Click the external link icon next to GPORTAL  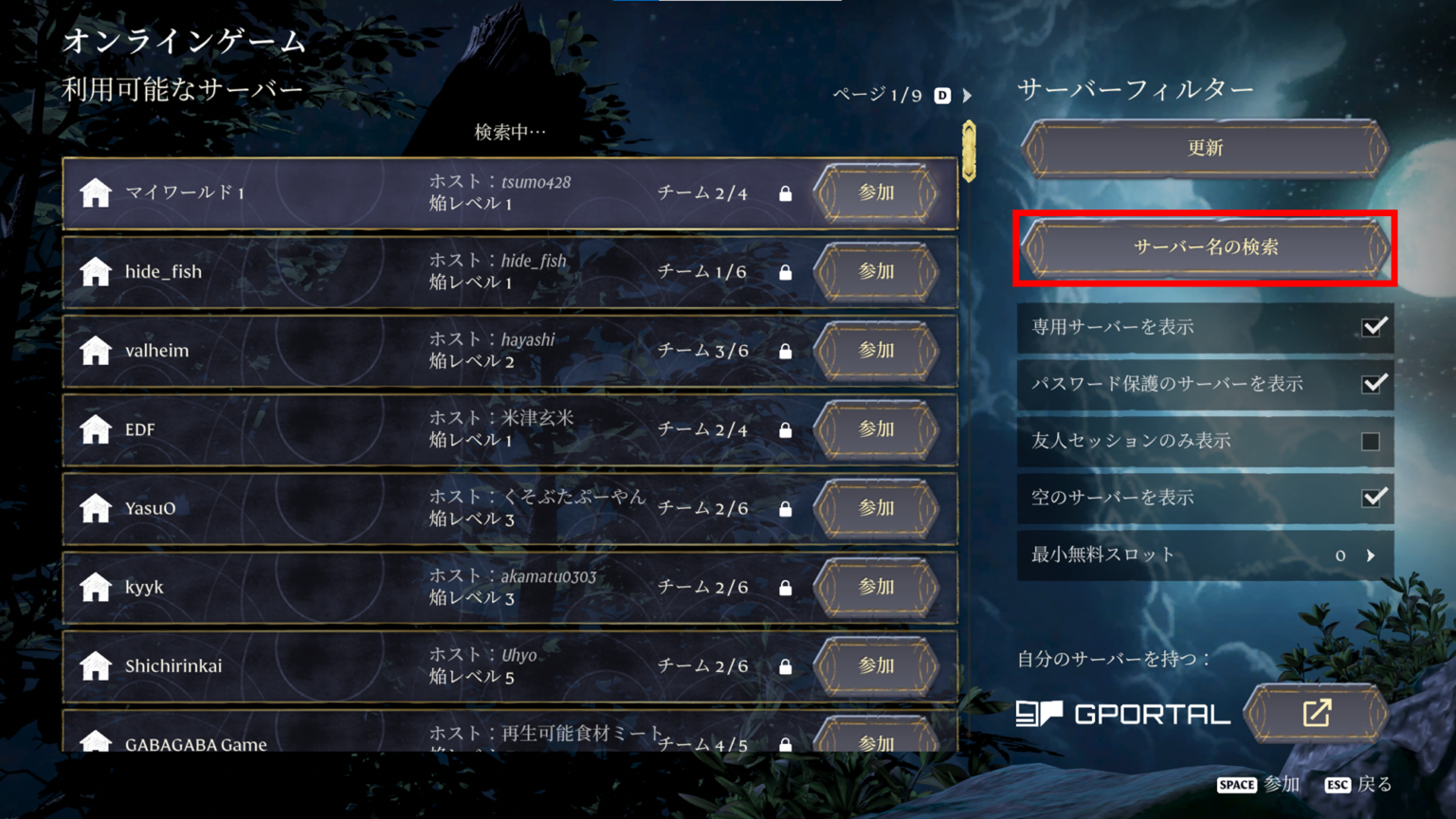[x=1317, y=715]
